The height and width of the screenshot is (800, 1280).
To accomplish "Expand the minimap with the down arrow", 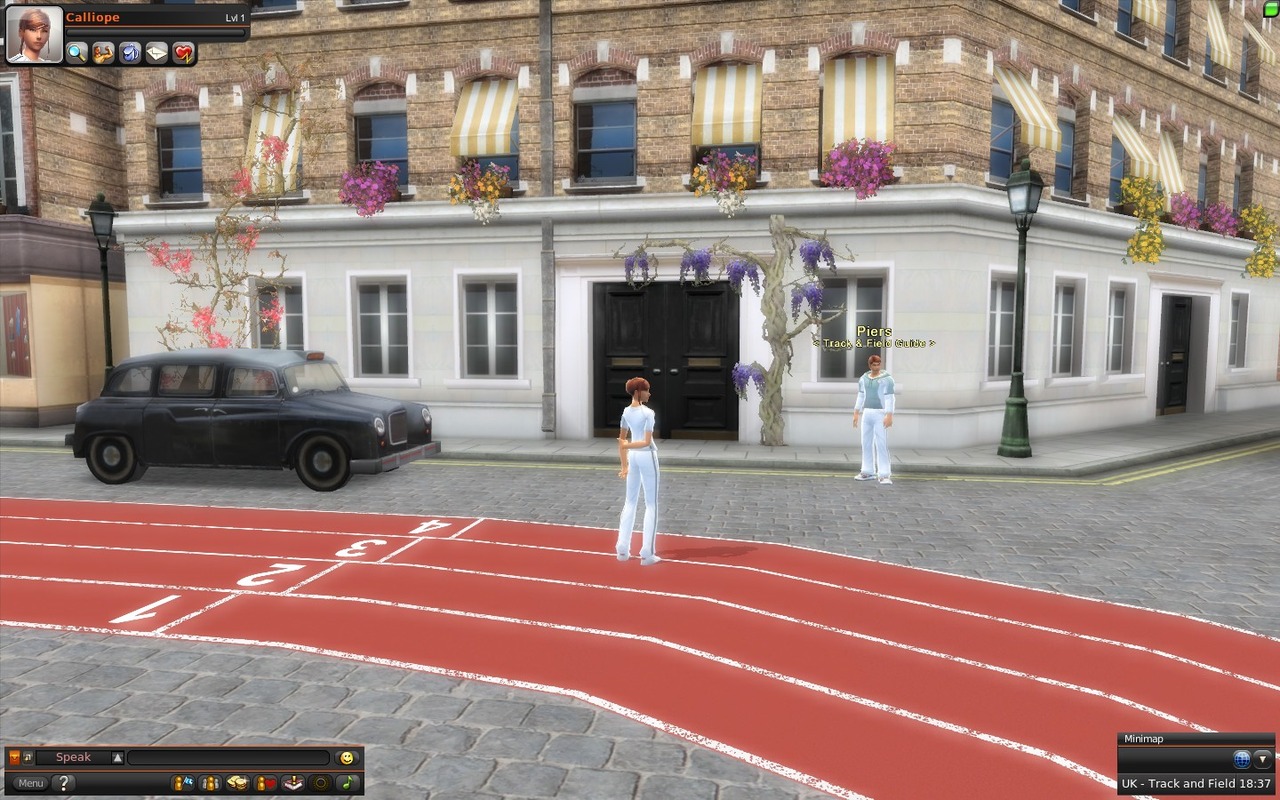I will [x=1263, y=759].
